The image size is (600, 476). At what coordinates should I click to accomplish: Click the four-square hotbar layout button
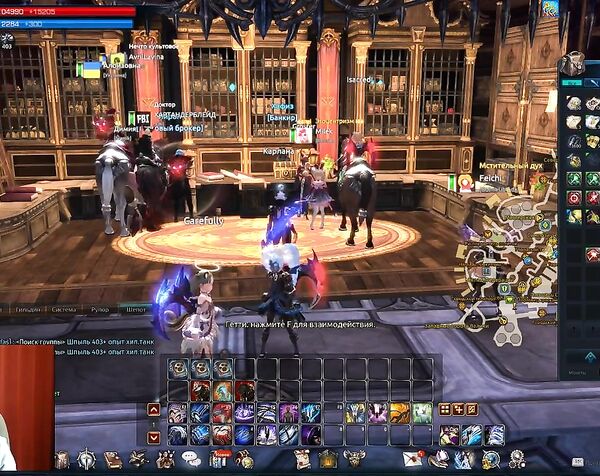pos(444,409)
